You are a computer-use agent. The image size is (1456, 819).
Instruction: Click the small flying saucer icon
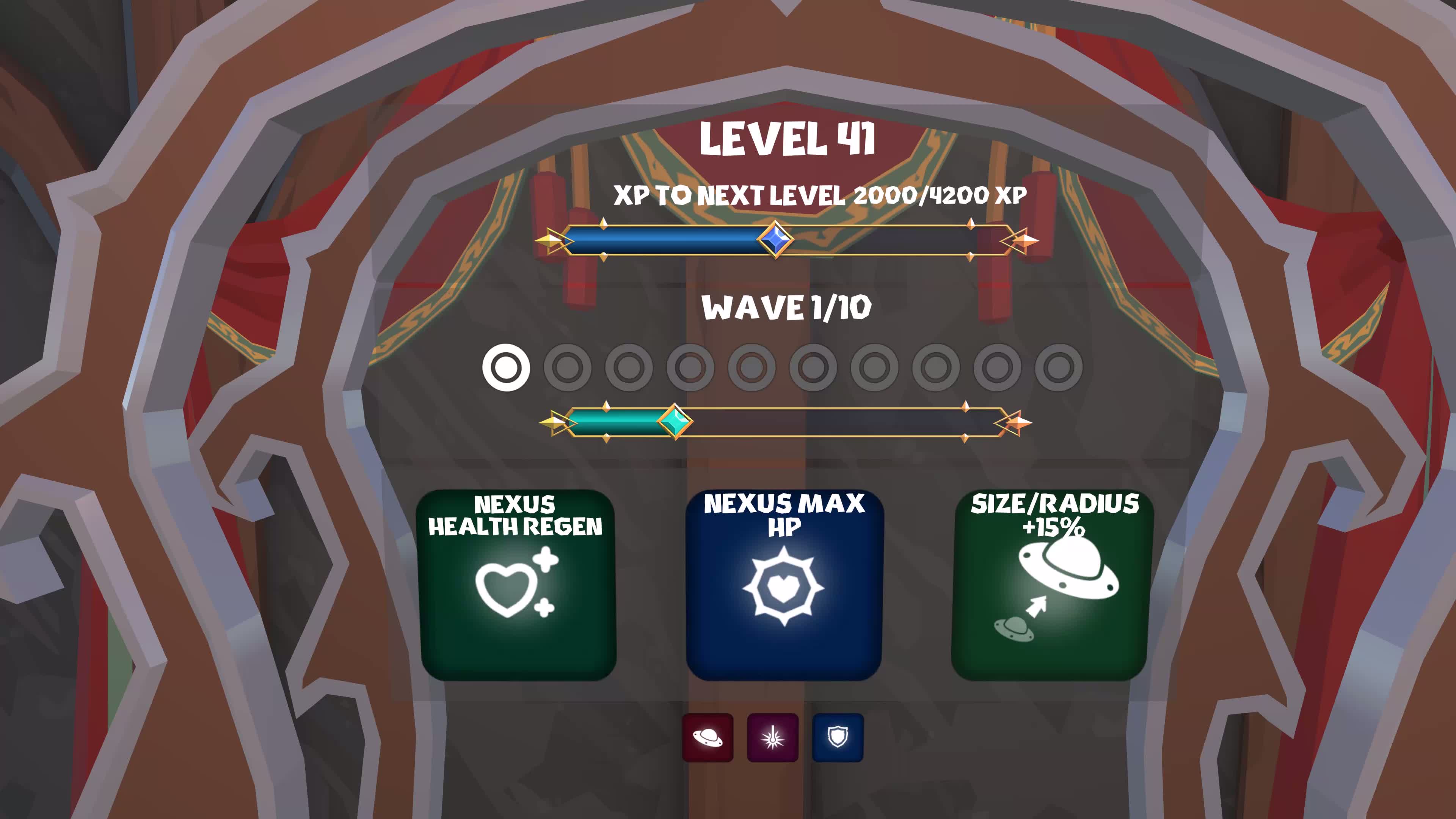pos(707,737)
